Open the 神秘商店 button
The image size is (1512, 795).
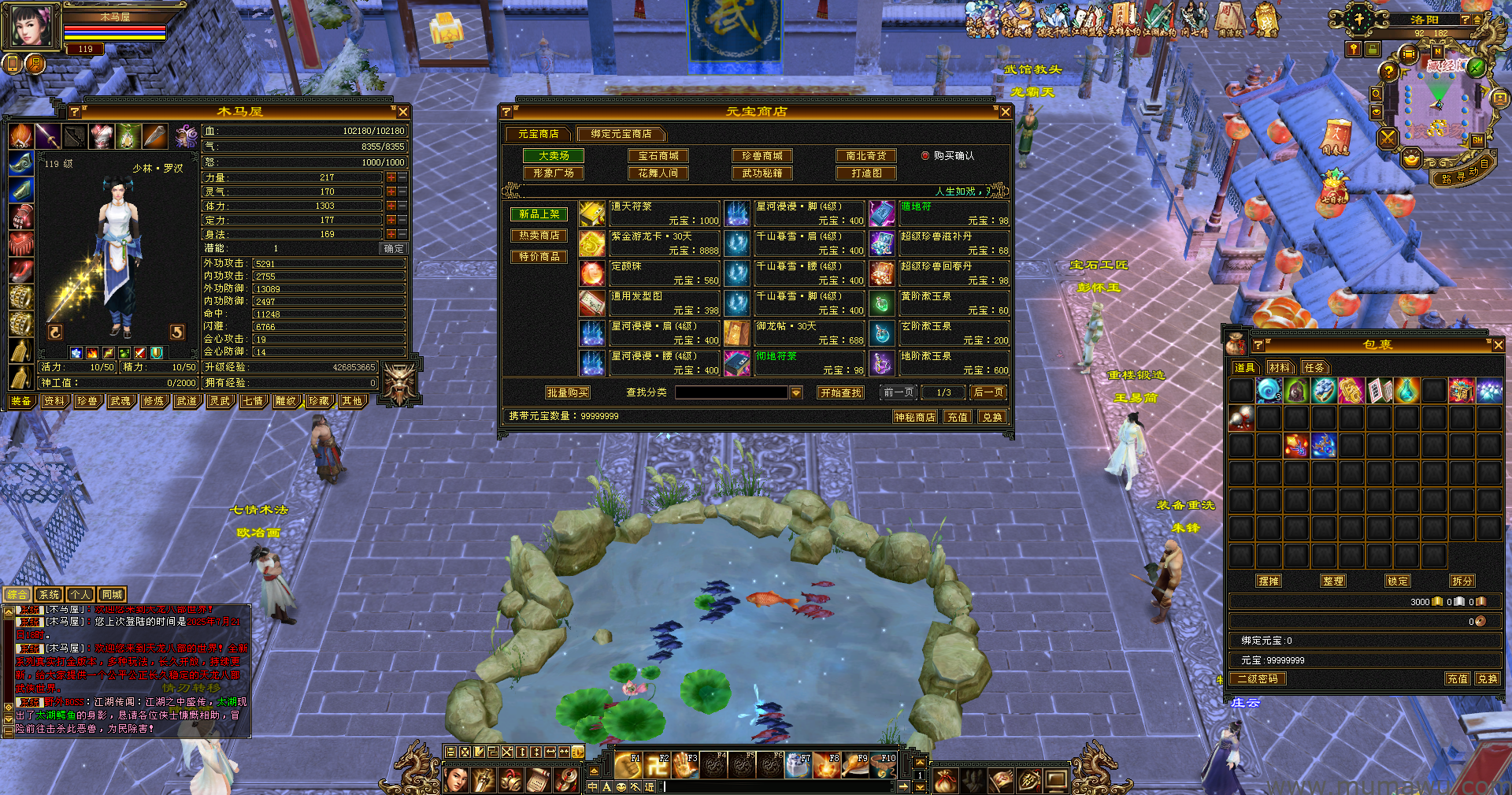(x=914, y=417)
